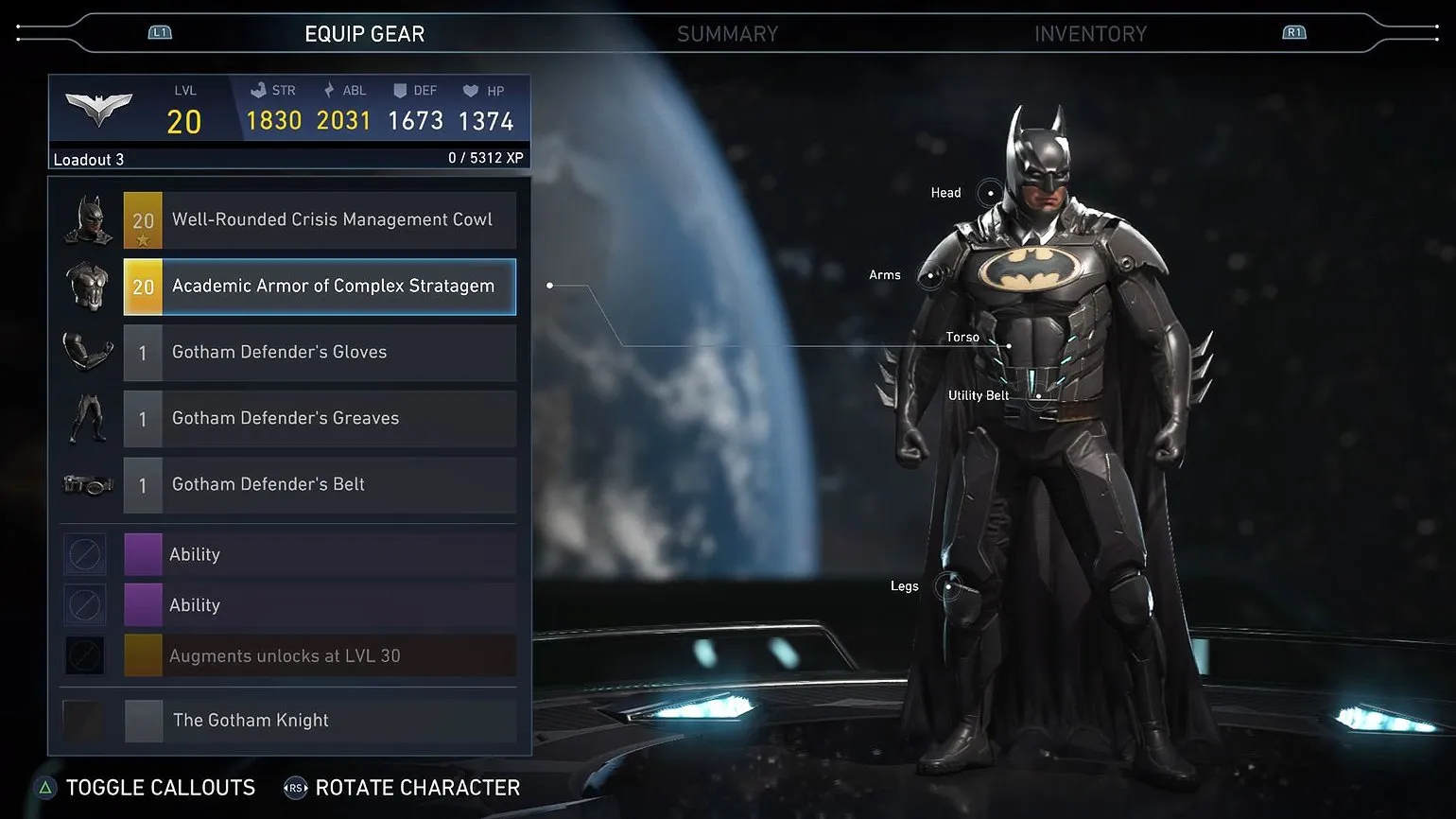This screenshot has height=819, width=1456.
Task: Switch to the Summary tab
Action: [727, 34]
